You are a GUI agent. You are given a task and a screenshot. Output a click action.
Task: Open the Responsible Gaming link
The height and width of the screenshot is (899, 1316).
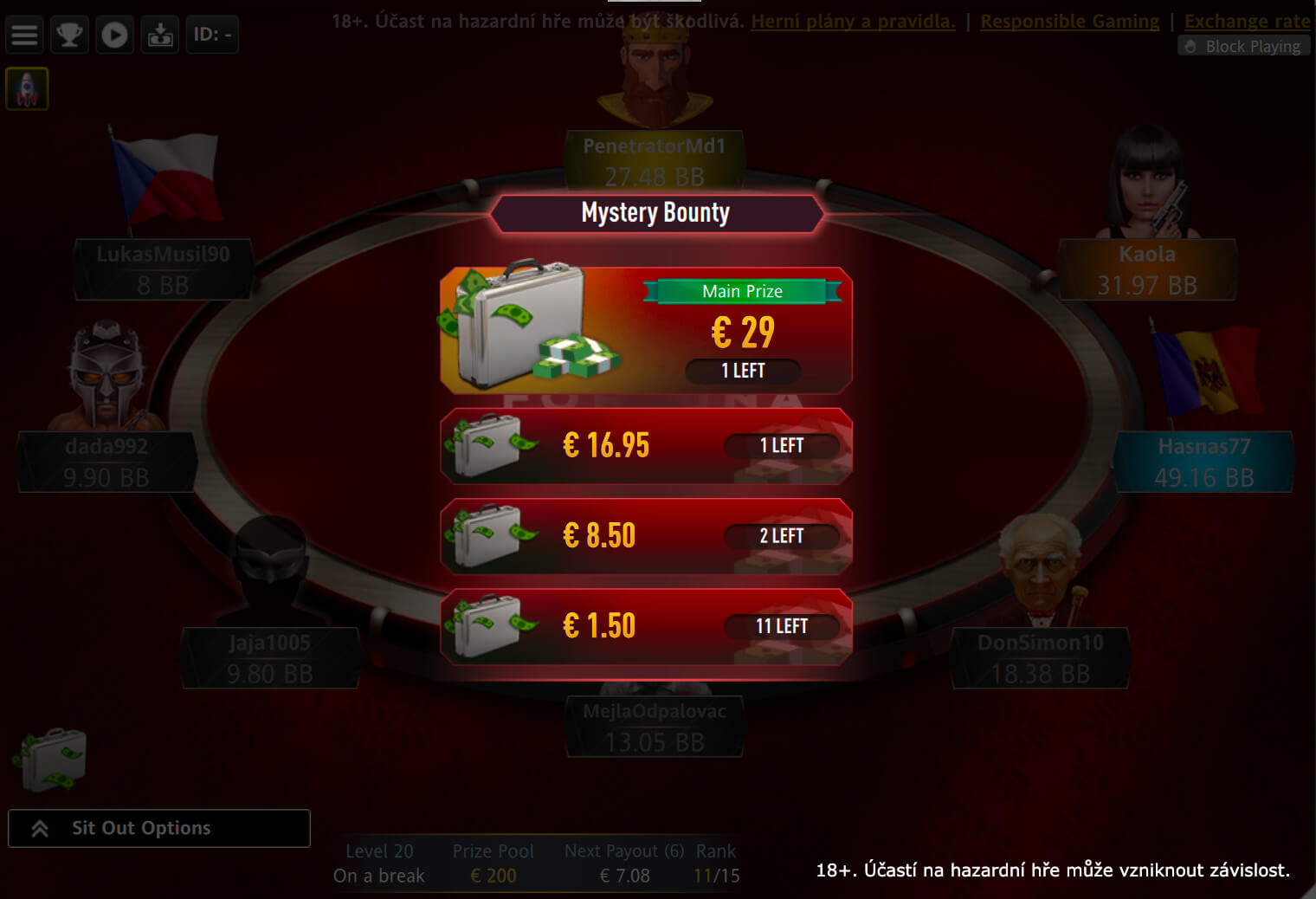[1069, 21]
